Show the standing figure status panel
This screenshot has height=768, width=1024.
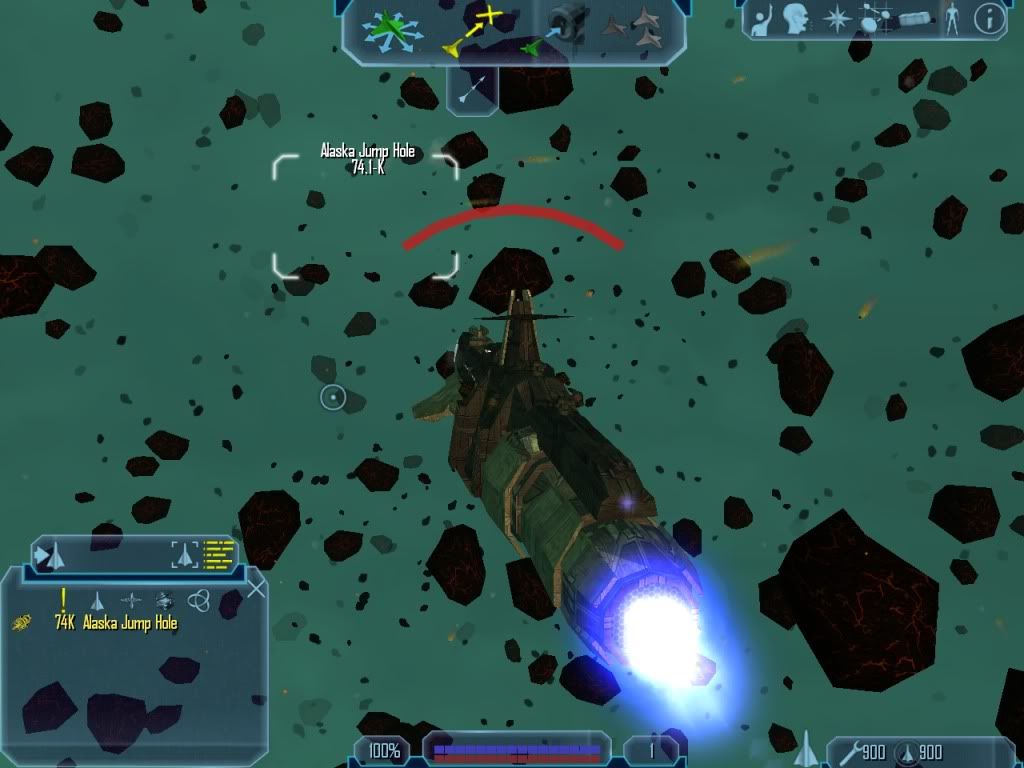pos(951,19)
